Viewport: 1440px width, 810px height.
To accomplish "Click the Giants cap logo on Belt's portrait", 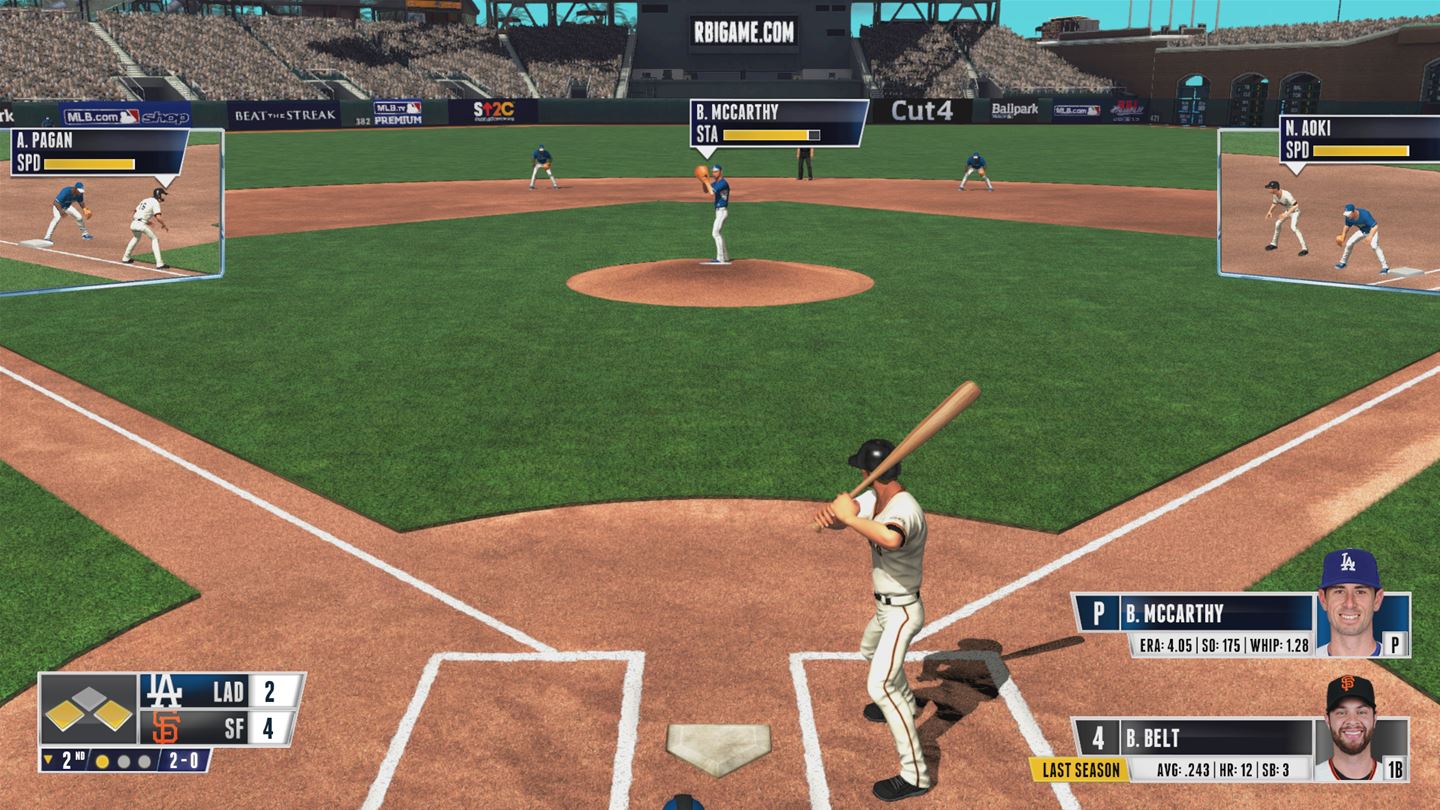I will pyautogui.click(x=1349, y=684).
